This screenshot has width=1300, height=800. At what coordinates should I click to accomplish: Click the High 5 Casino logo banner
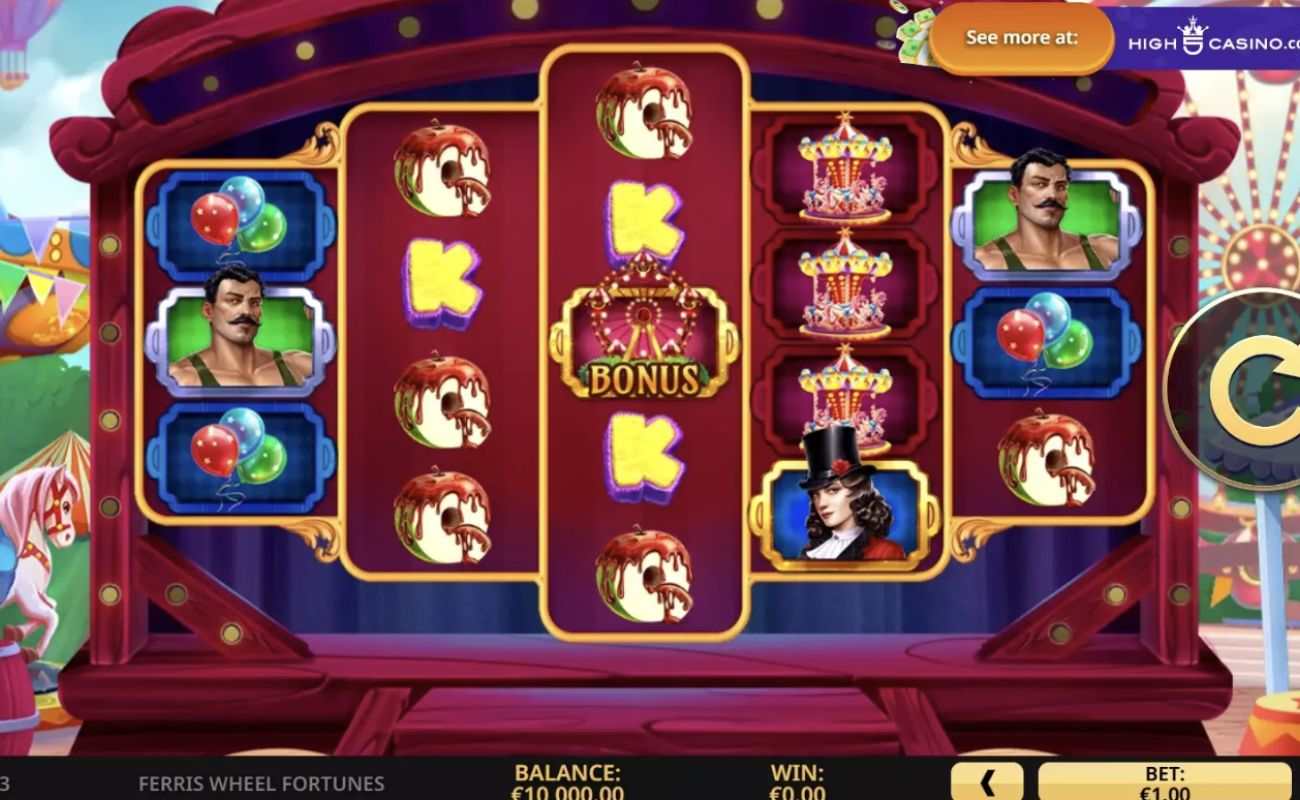coord(1200,38)
